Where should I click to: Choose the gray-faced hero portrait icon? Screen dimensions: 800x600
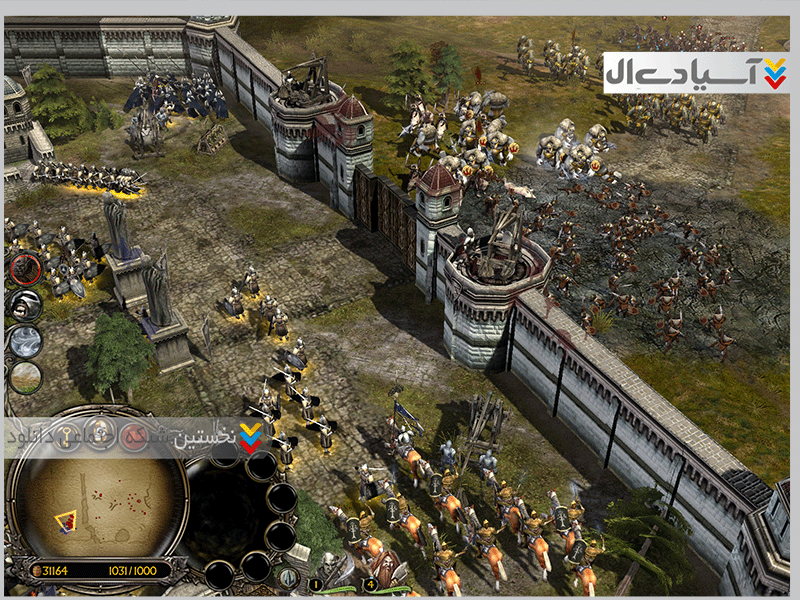24,305
